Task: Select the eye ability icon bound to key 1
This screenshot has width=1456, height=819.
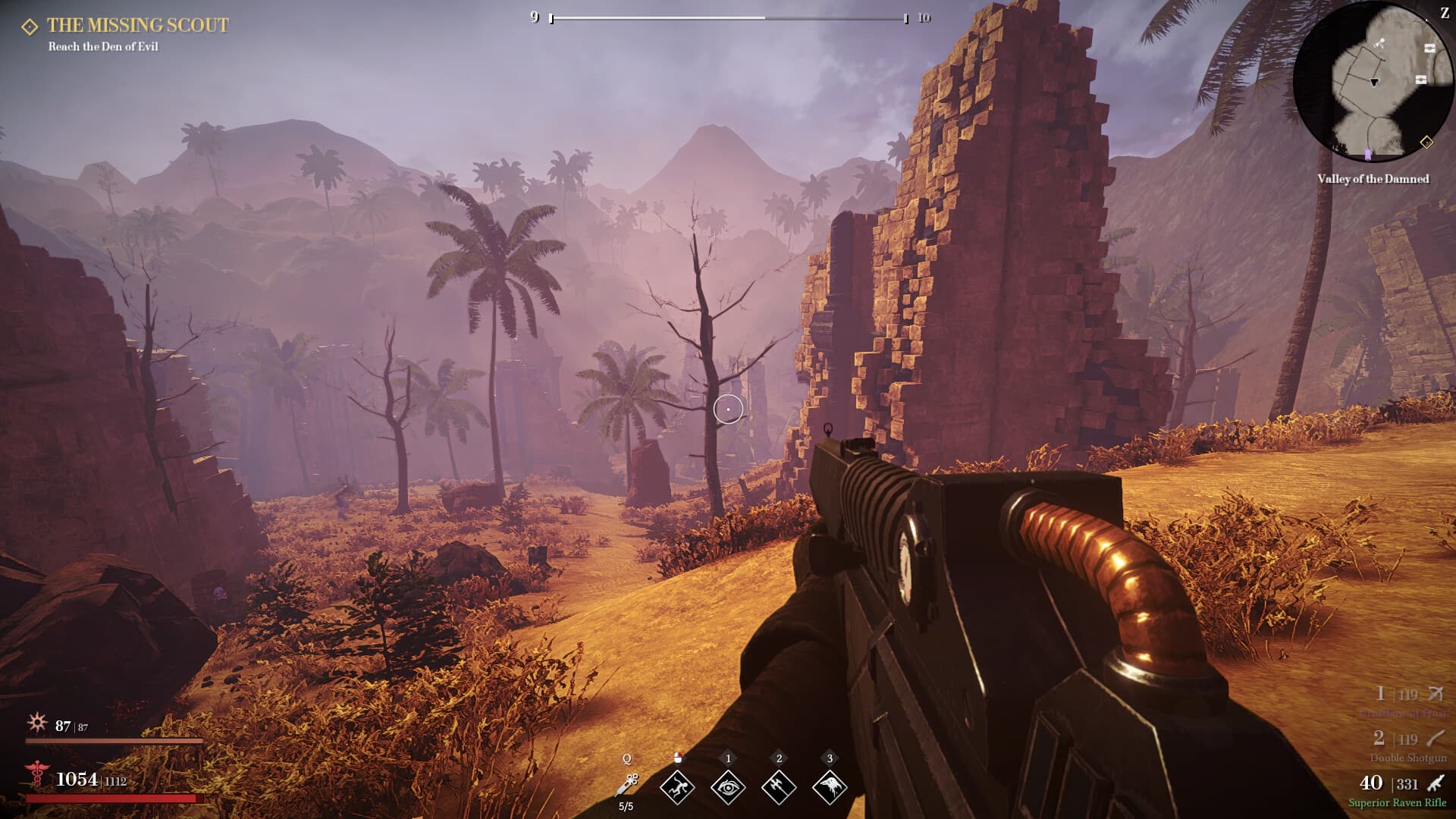Action: (x=728, y=786)
